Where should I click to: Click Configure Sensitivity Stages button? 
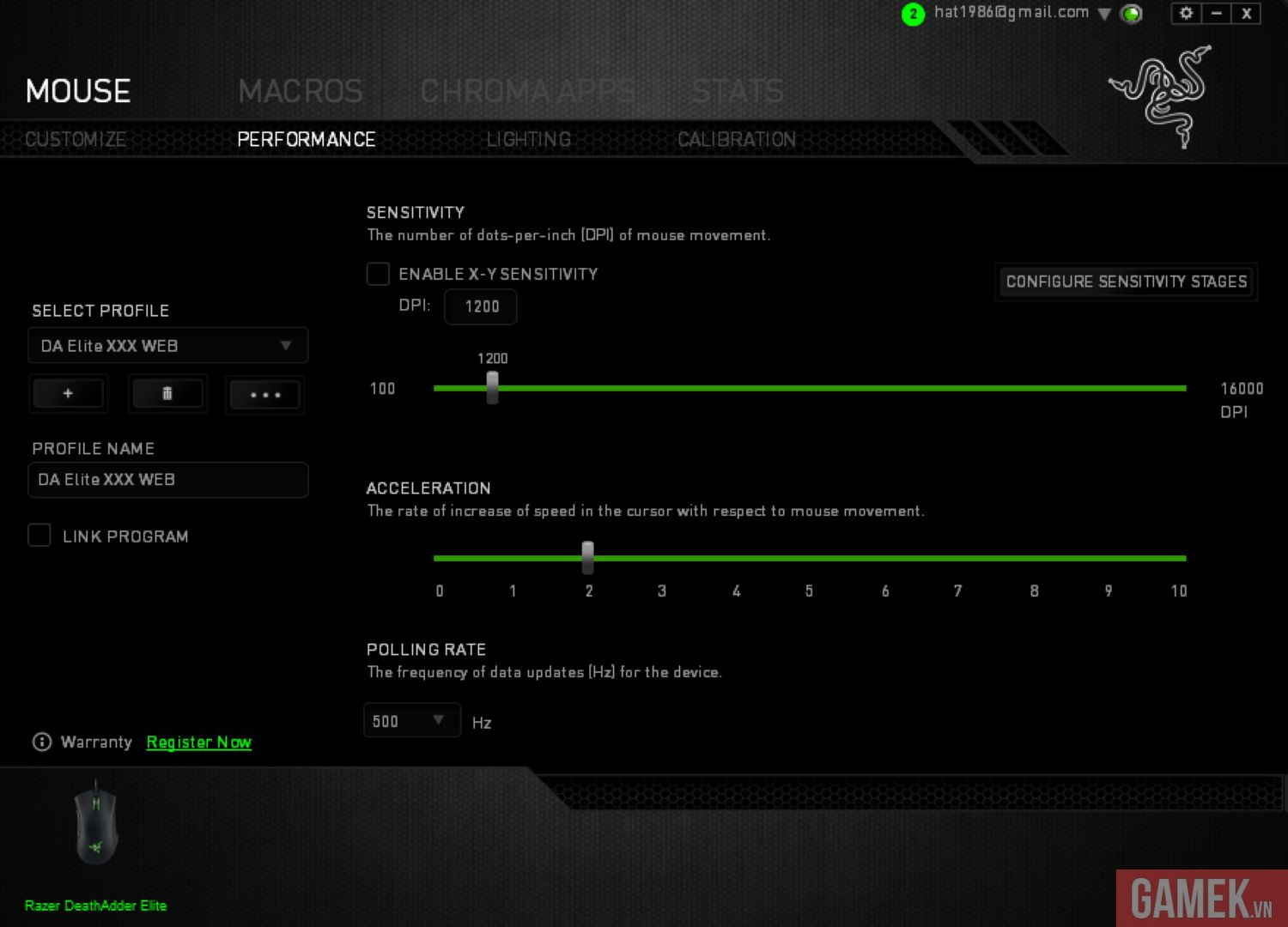[x=1126, y=282]
